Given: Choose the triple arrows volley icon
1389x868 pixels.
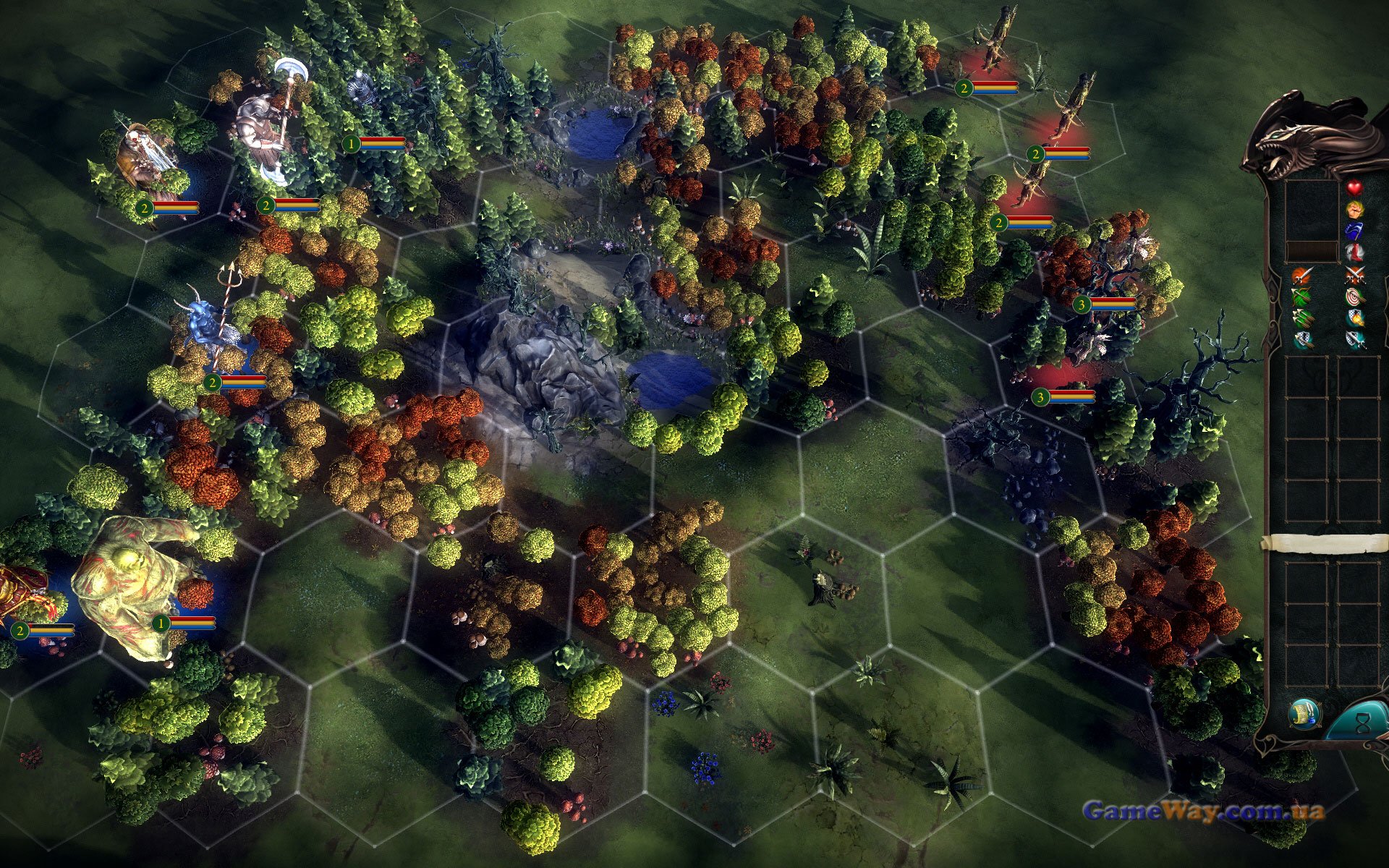Looking at the screenshot, I should (1301, 318).
